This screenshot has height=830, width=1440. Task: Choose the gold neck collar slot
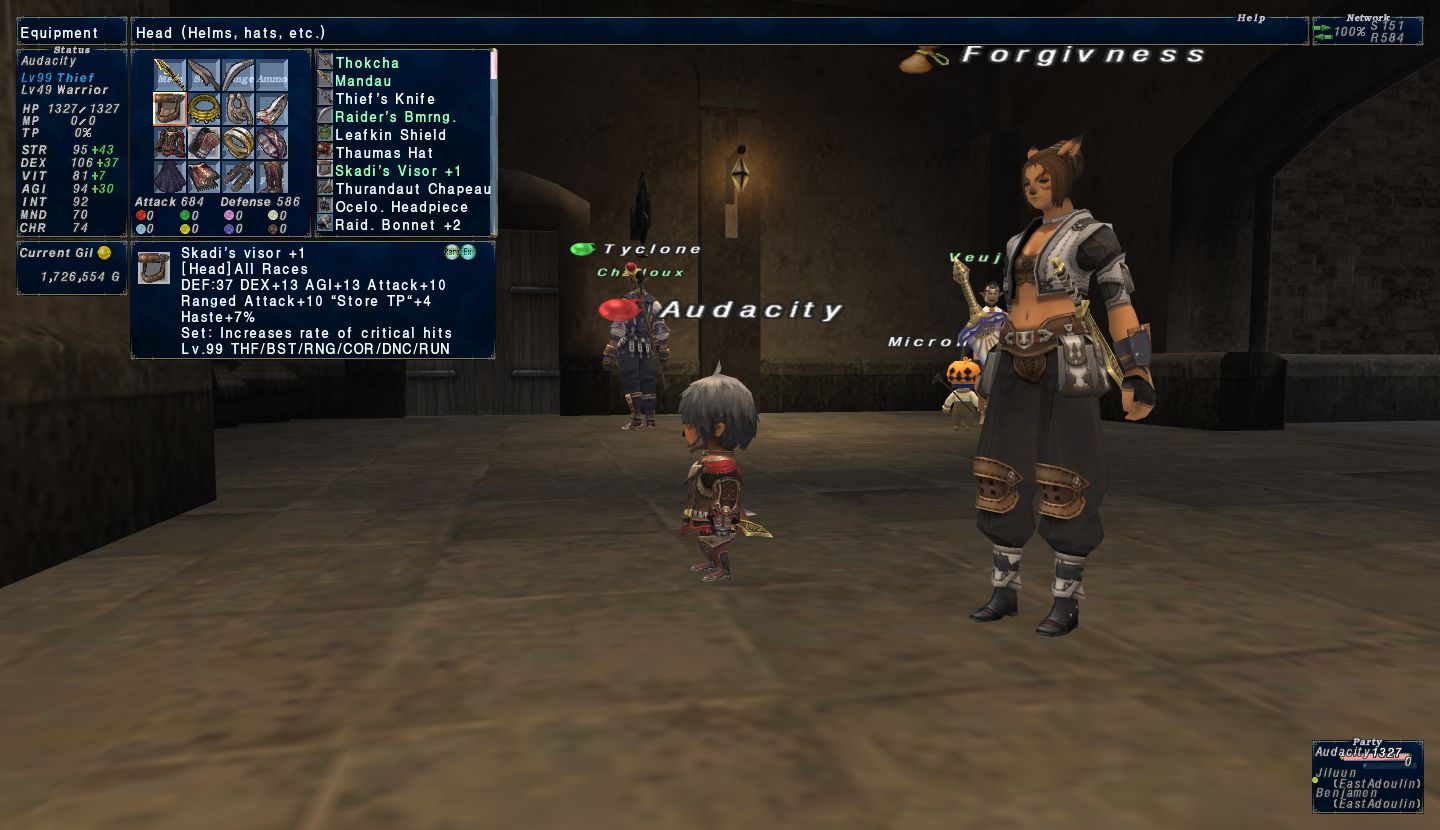point(204,109)
